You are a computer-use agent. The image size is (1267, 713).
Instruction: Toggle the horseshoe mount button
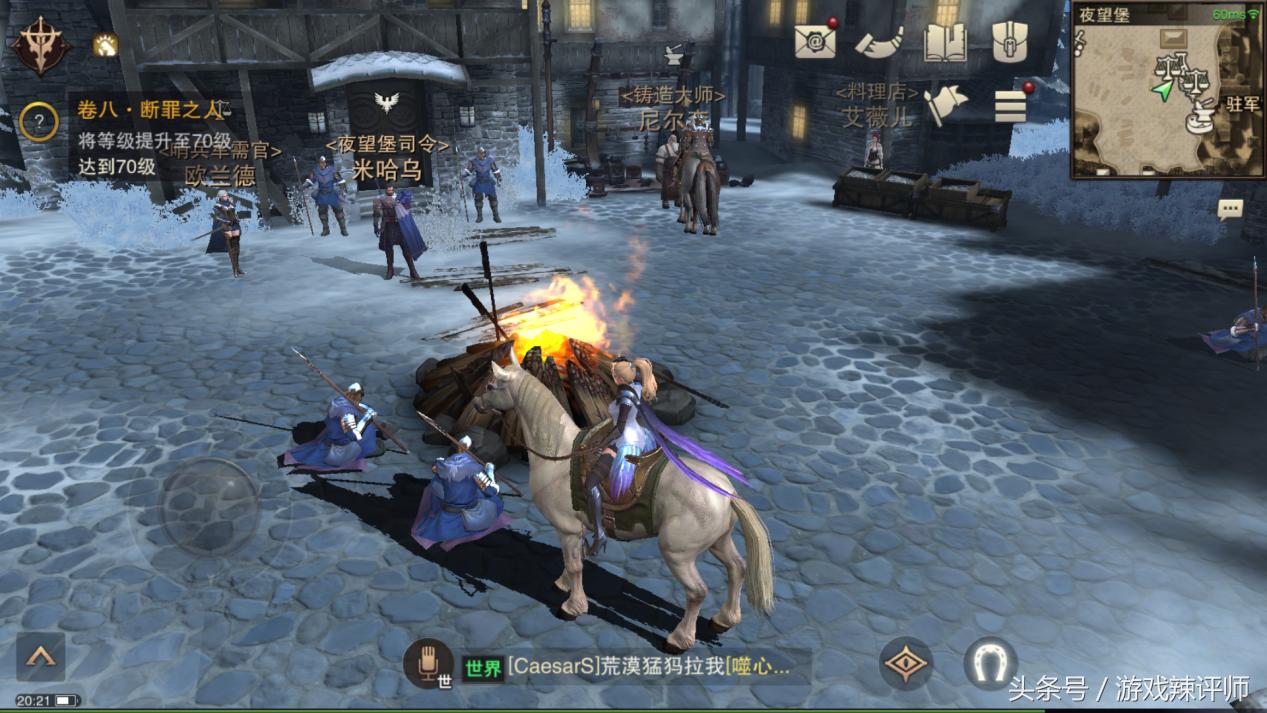point(990,664)
